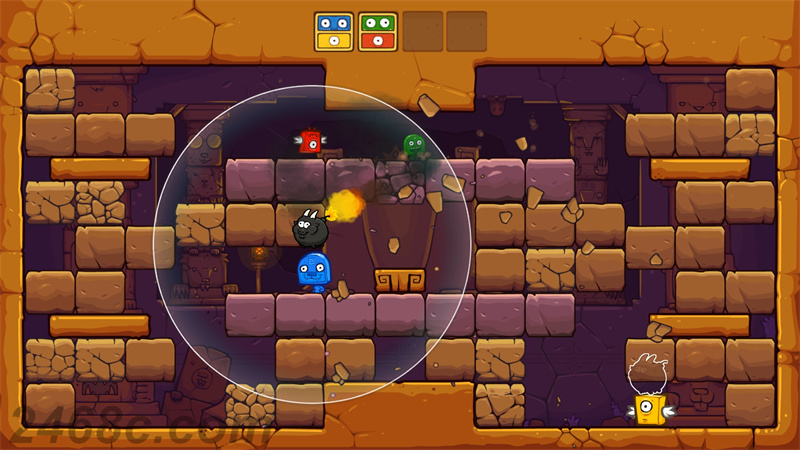Select the green and red team panel
Screen dimensions: 800x450
377,31
